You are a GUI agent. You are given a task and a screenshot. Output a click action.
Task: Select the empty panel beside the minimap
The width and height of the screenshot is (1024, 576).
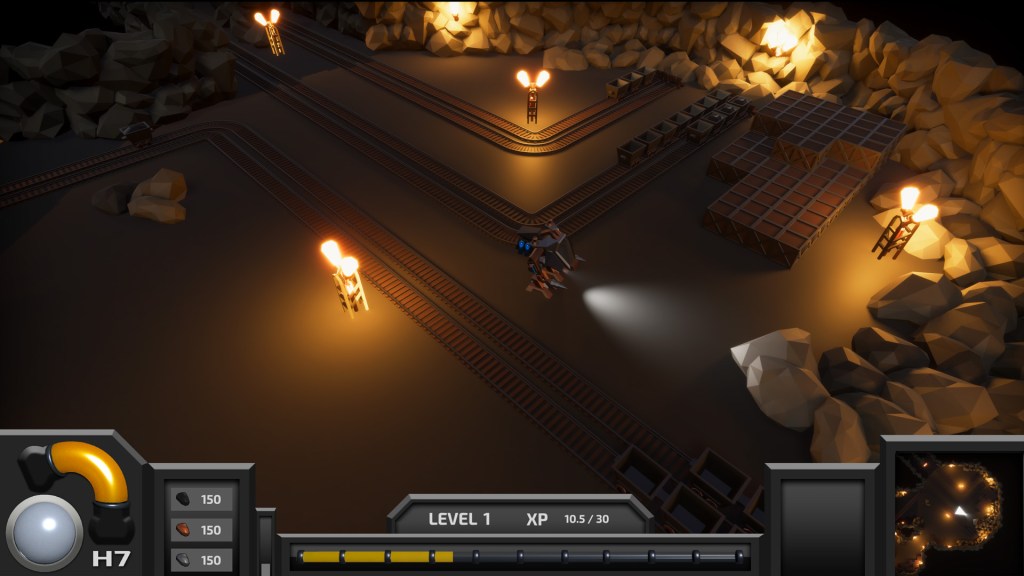pyautogui.click(x=821, y=516)
